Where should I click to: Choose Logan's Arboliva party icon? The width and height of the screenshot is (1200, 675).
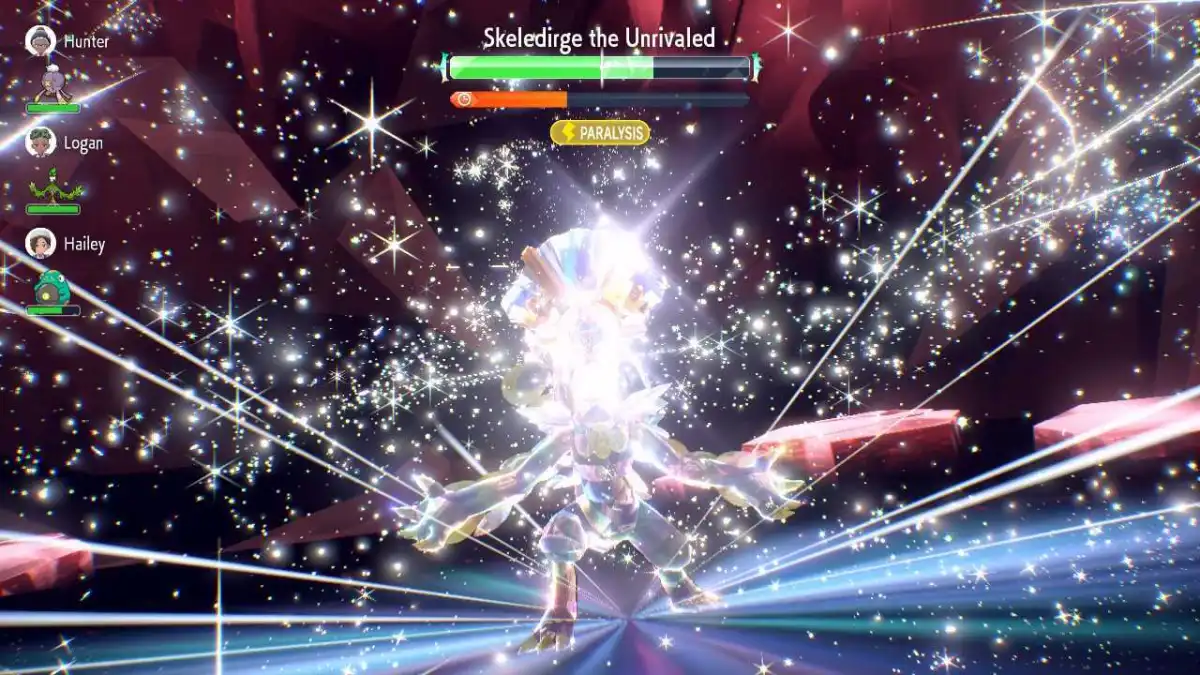(51, 185)
